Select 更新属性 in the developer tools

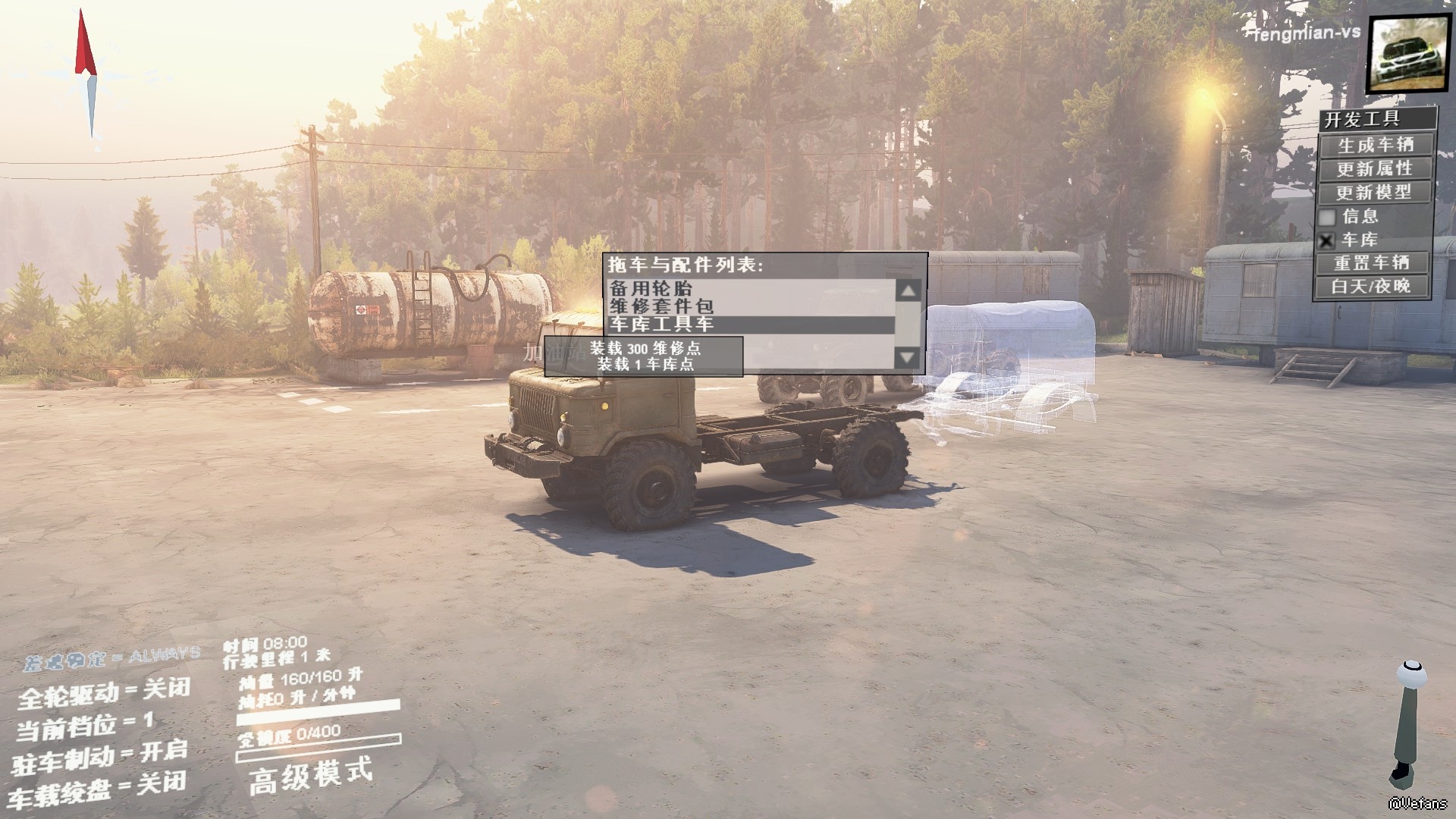tap(1375, 168)
